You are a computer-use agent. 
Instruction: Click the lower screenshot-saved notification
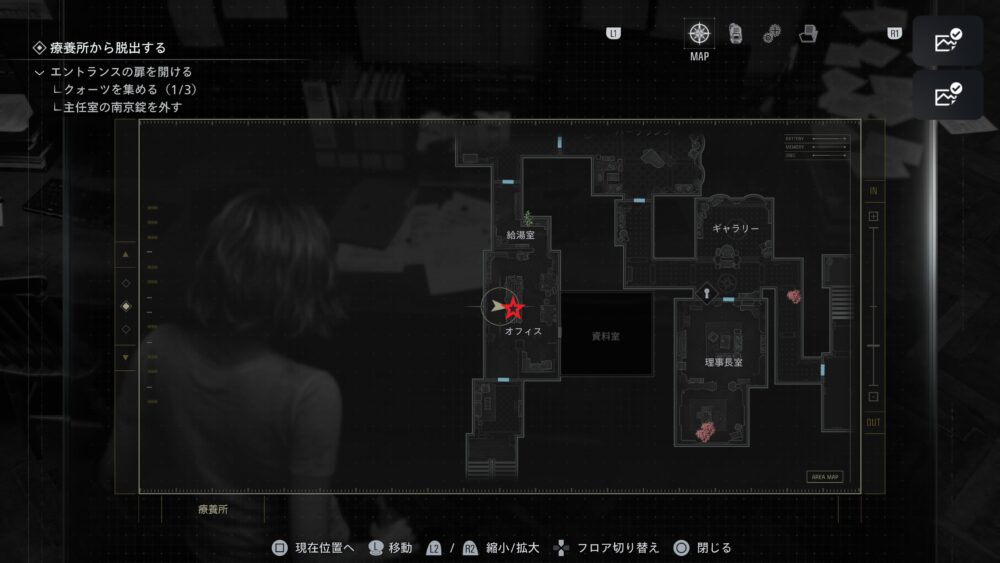[947, 95]
